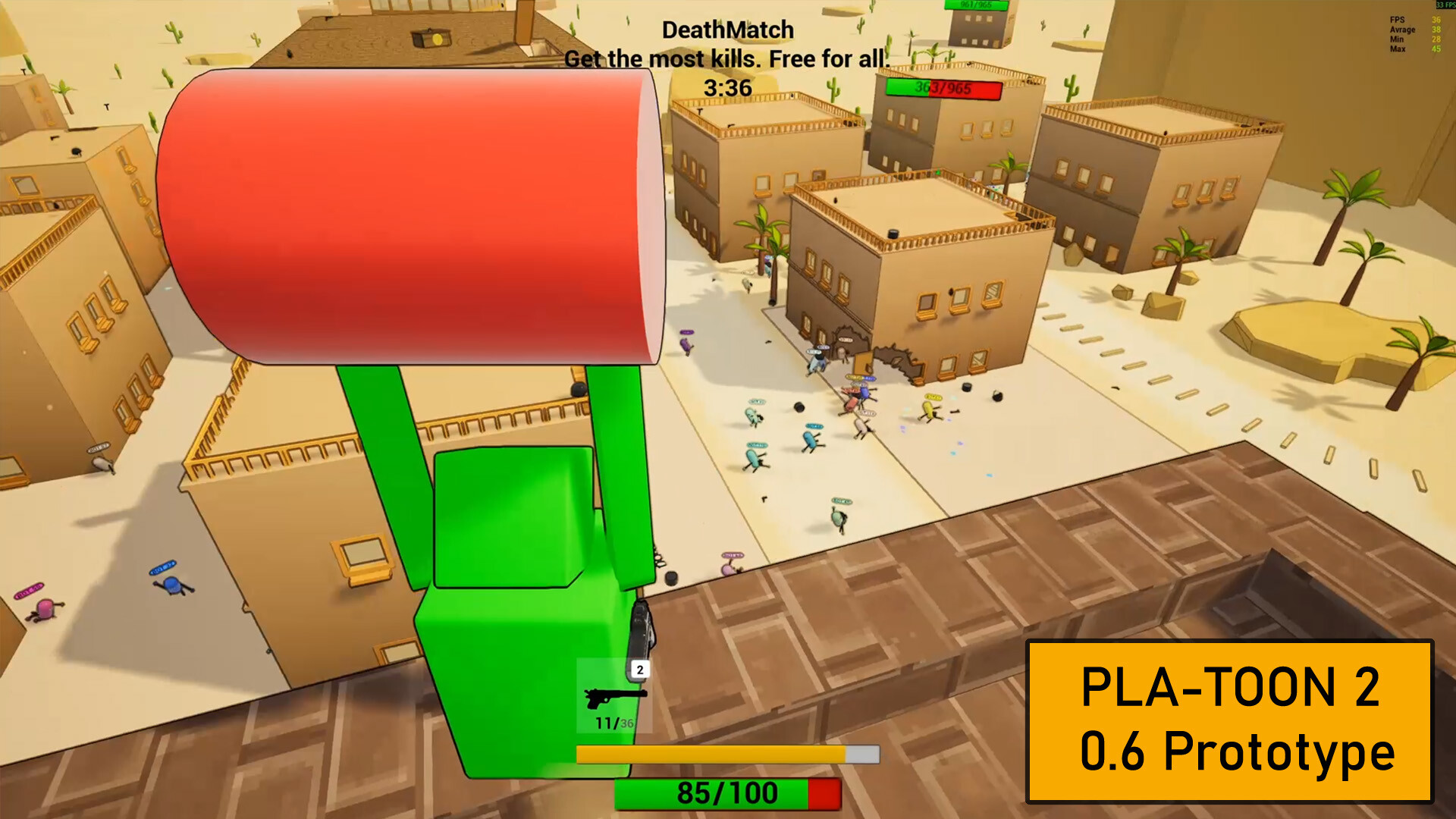Screen dimensions: 1456x819
Task: Click the enemy health bar showing 363/965
Action: (944, 89)
